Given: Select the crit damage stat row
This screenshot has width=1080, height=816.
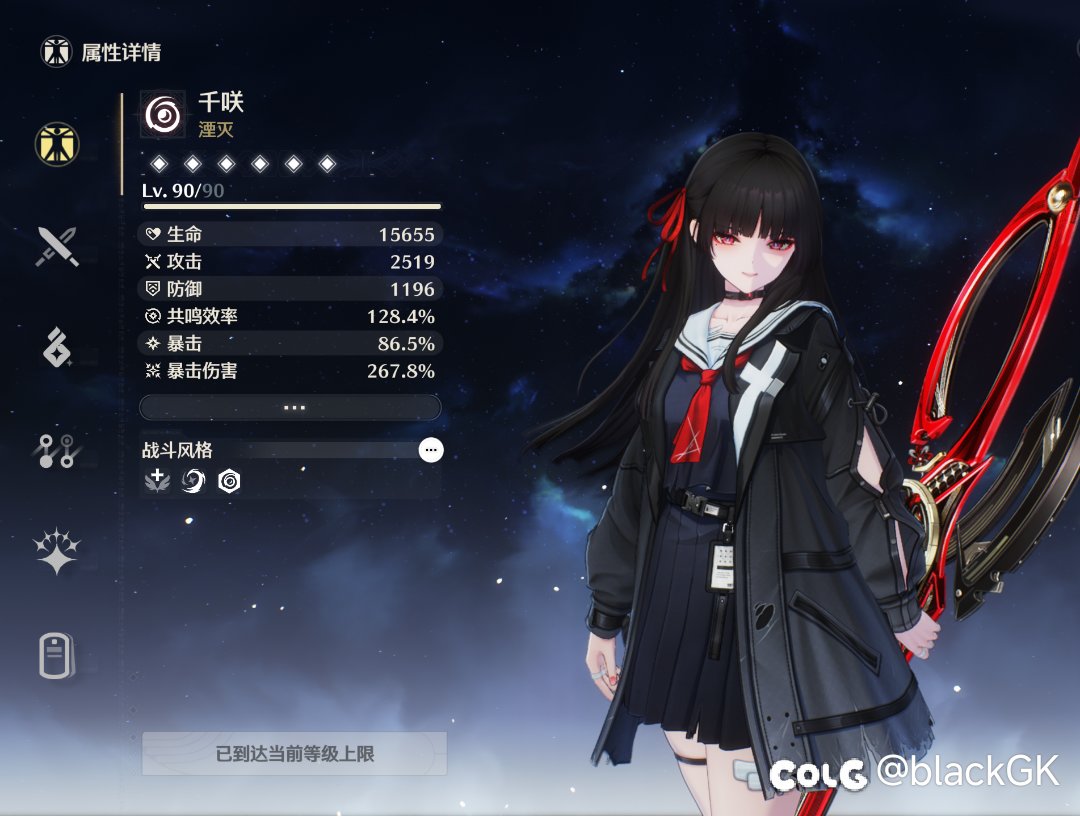Looking at the screenshot, I should click(x=290, y=371).
